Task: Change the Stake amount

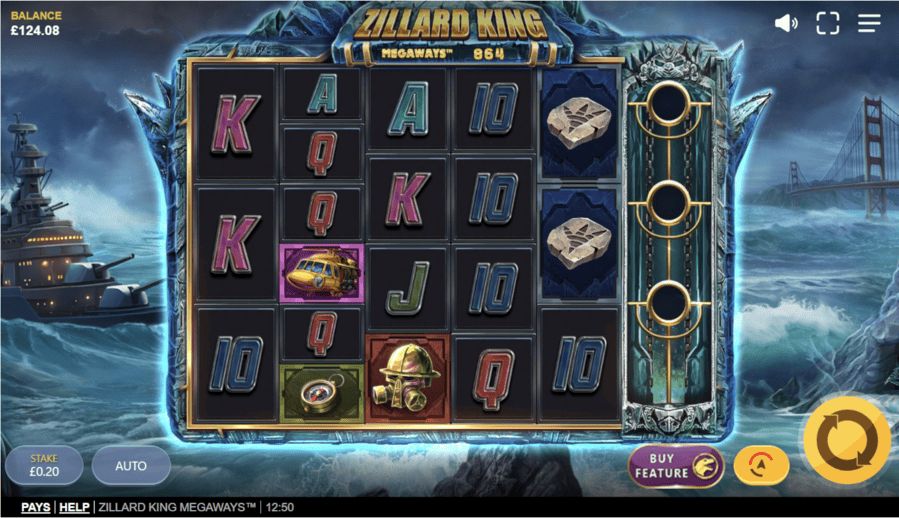Action: pyautogui.click(x=43, y=466)
